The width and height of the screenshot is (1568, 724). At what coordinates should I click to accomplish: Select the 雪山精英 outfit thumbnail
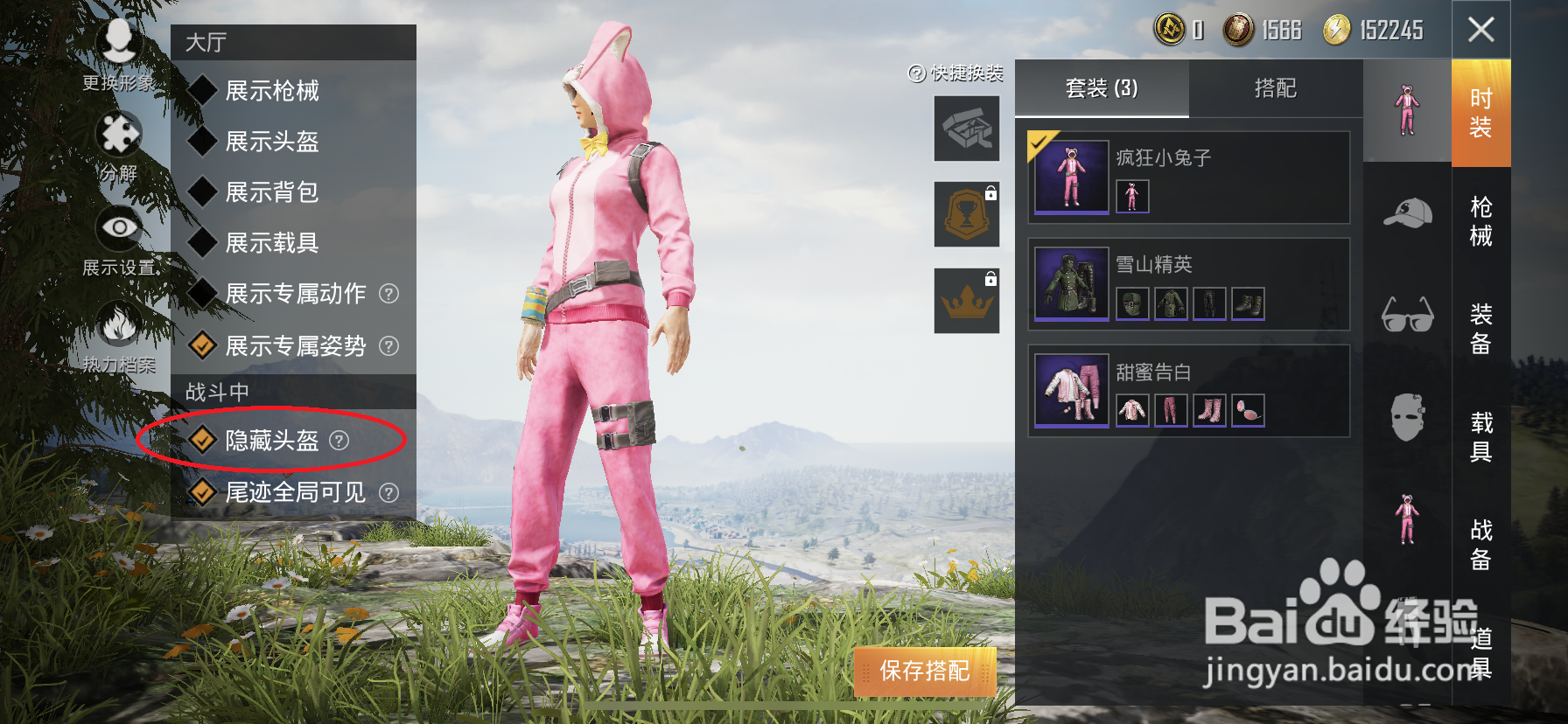[x=1069, y=282]
